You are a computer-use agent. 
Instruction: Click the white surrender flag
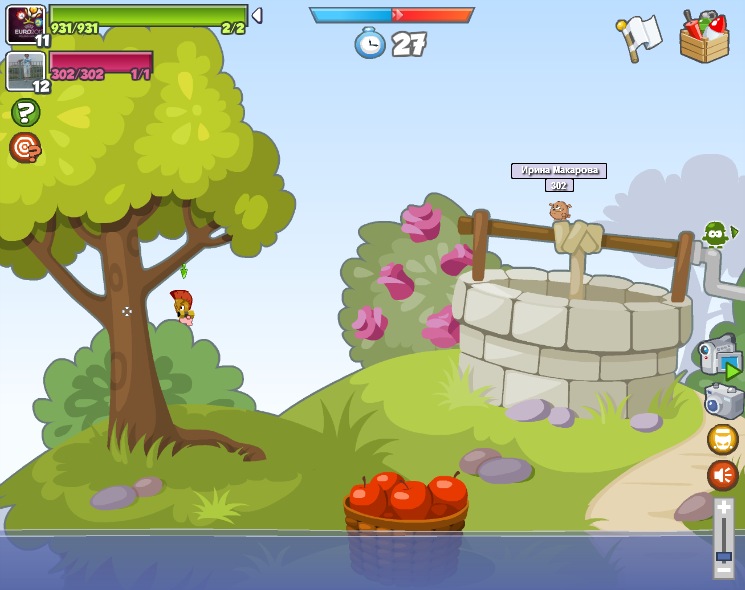point(640,36)
